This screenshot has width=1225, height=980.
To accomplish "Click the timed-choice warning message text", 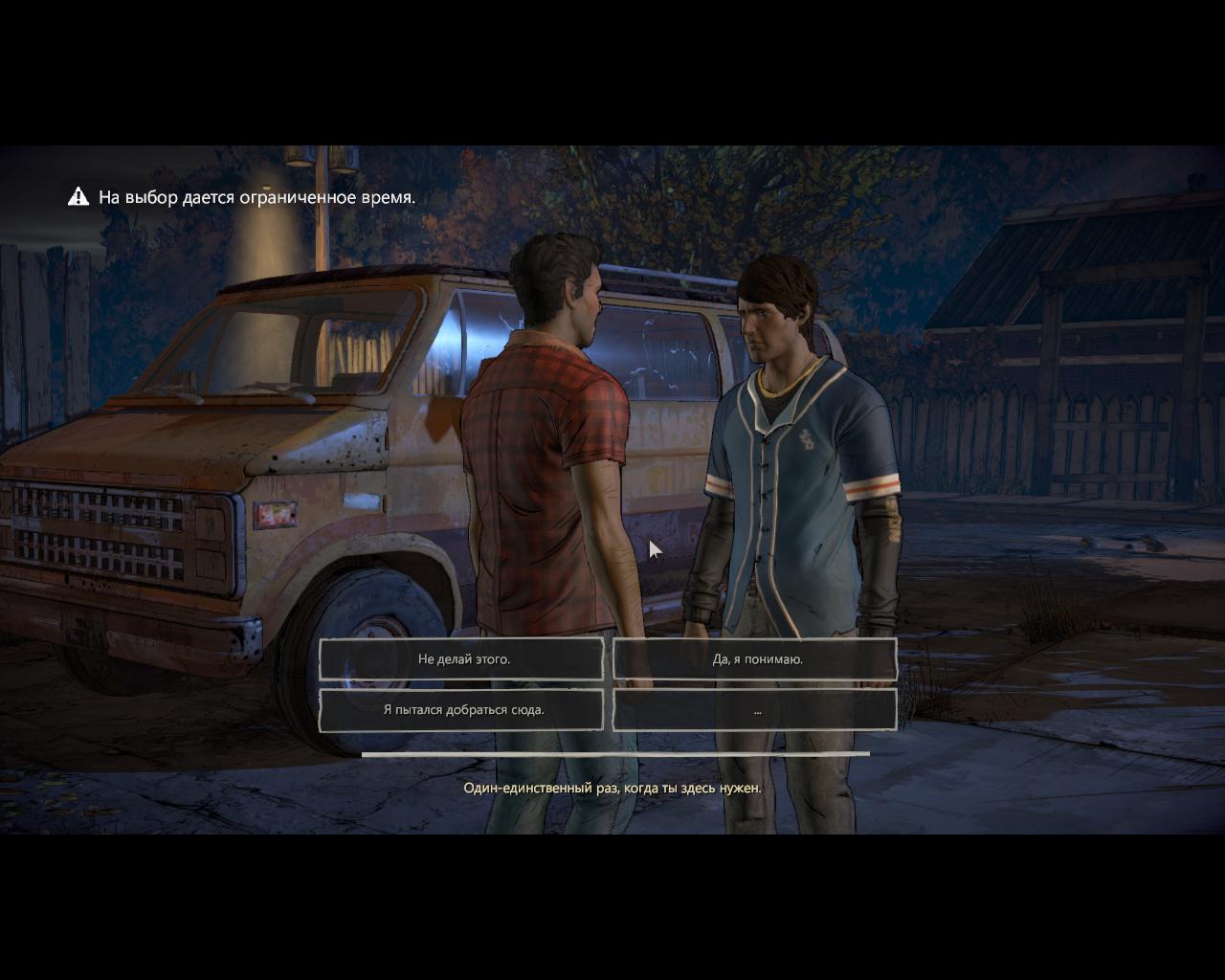I will coord(256,197).
